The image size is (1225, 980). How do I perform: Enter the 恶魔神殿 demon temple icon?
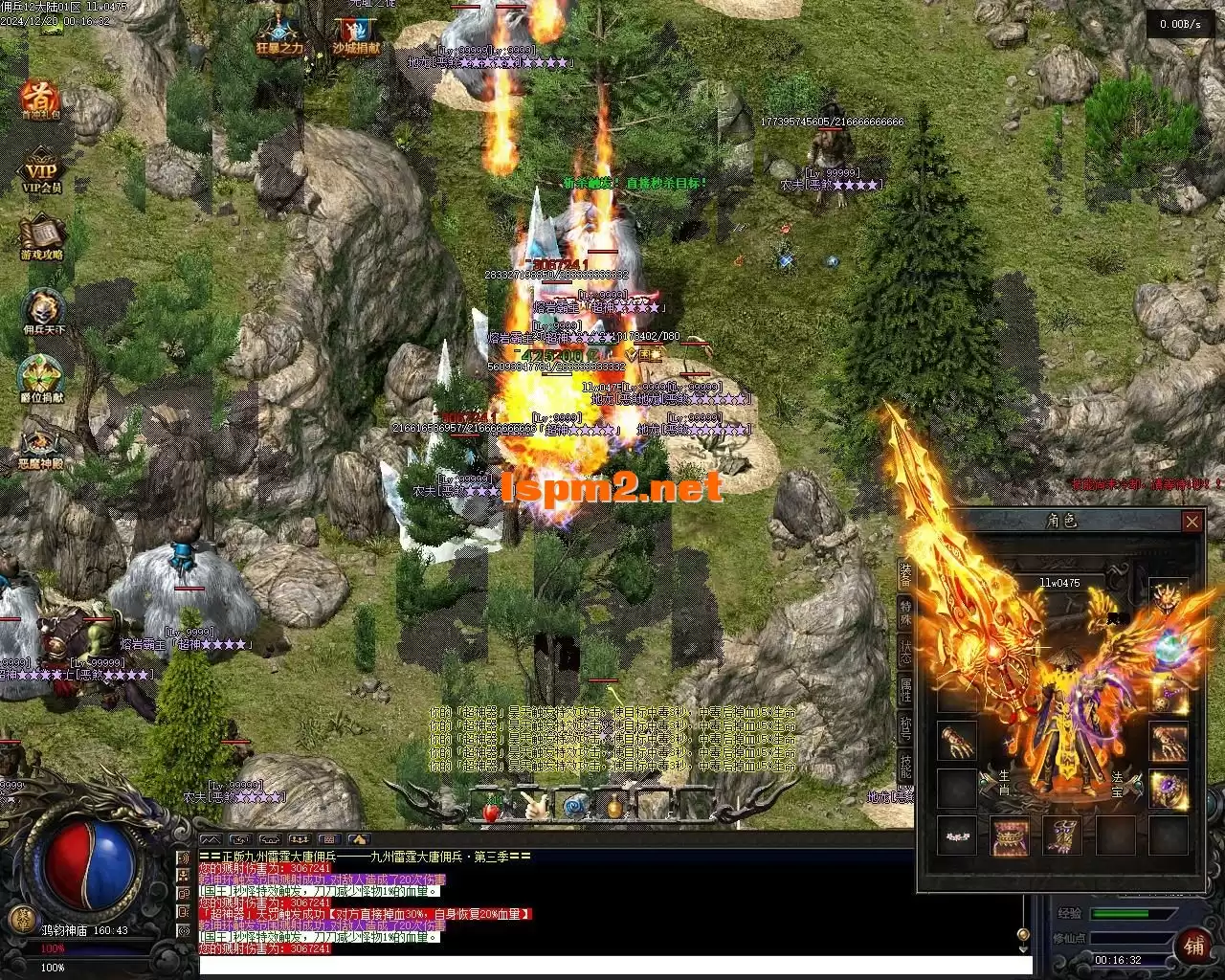(41, 445)
